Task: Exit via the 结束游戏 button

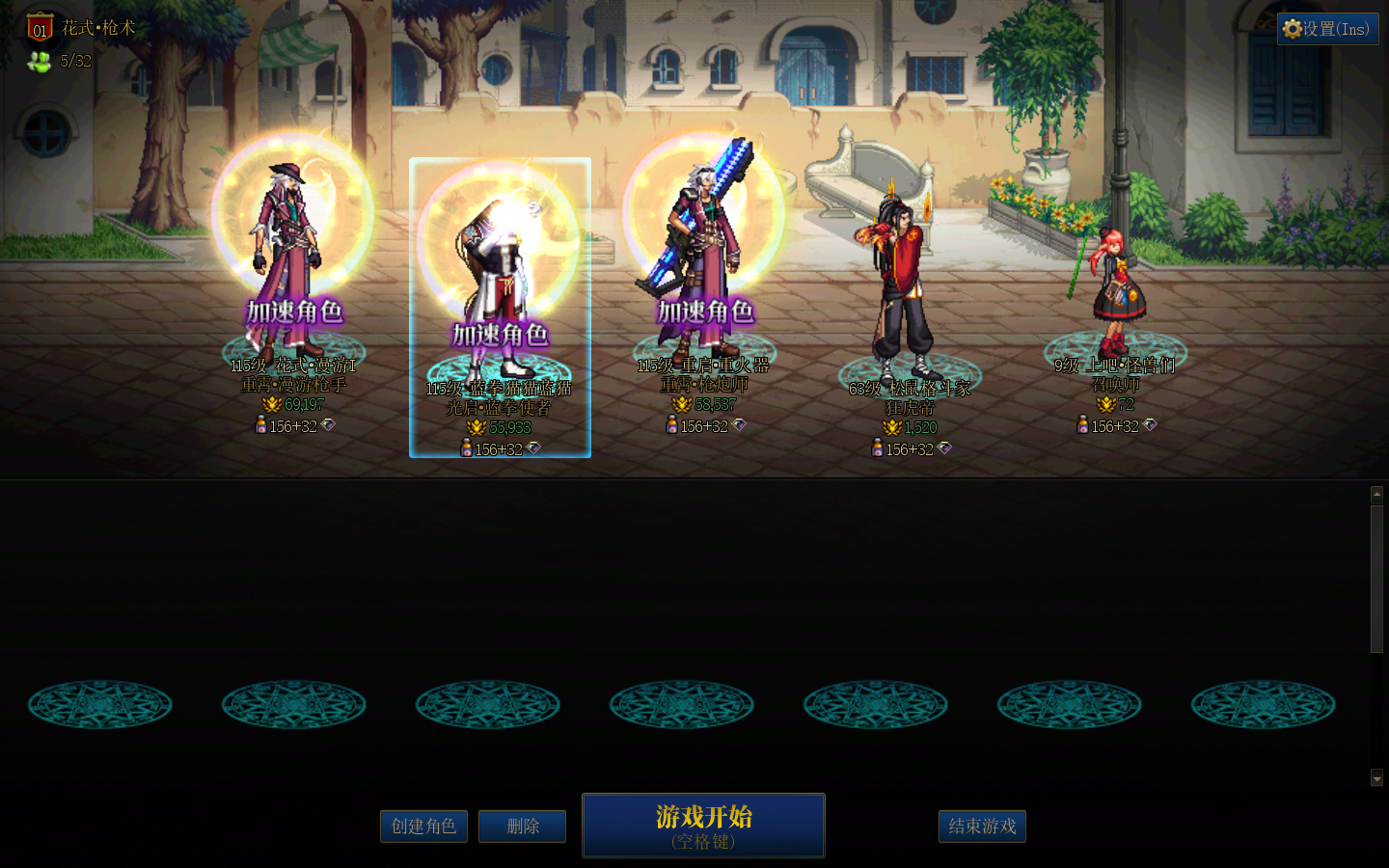Action: 982,827
